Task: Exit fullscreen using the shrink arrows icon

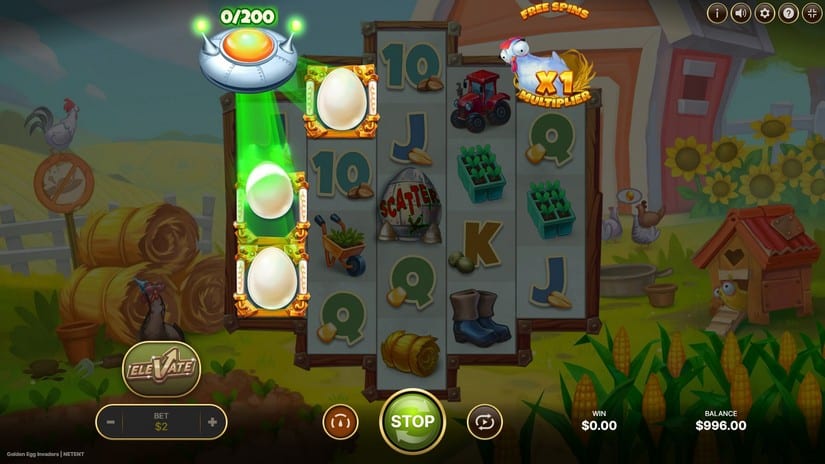Action: click(812, 13)
